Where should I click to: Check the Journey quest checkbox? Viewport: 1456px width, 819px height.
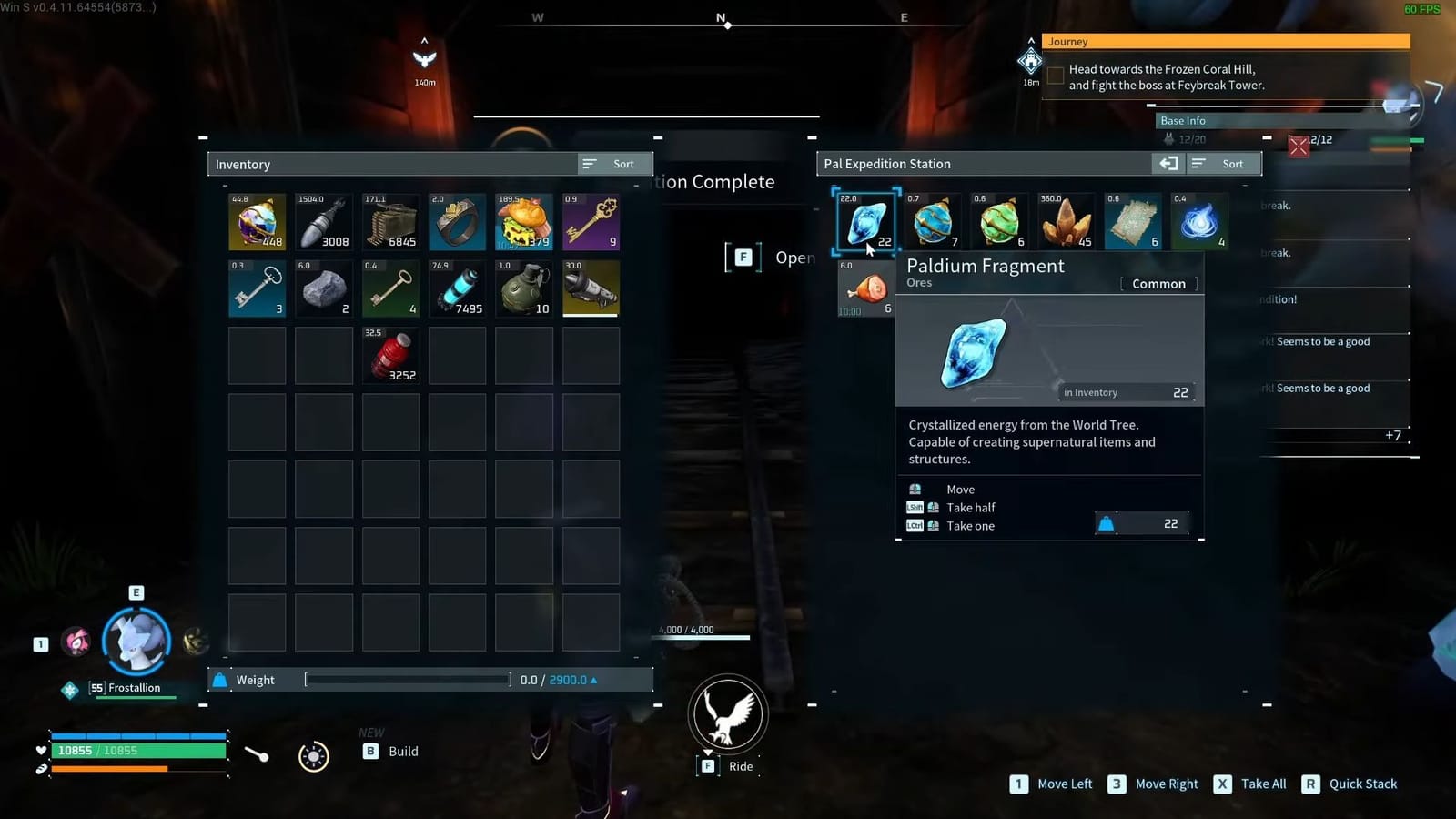tap(1056, 76)
